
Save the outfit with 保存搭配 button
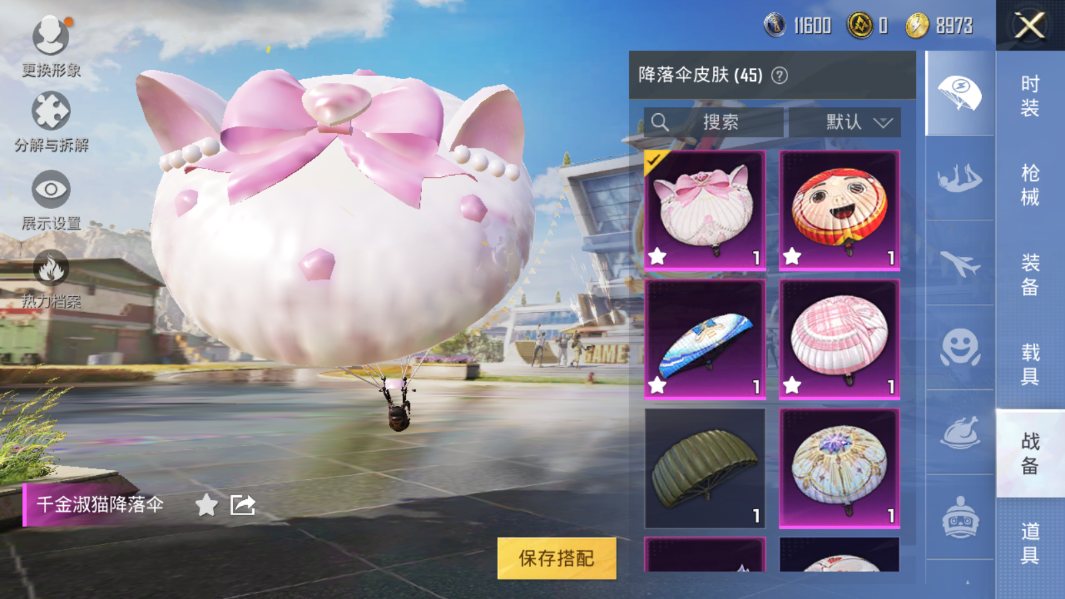point(556,559)
